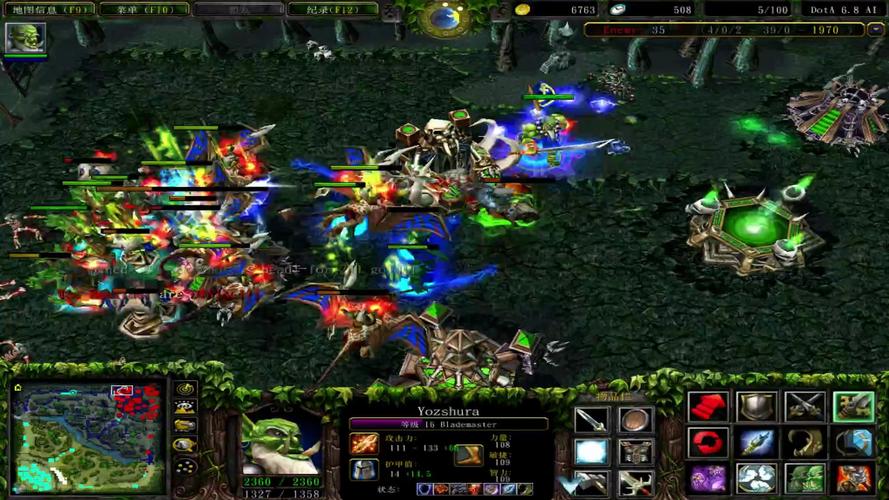Activate the red Move command
Screen dimensions: 889x500
[707, 407]
